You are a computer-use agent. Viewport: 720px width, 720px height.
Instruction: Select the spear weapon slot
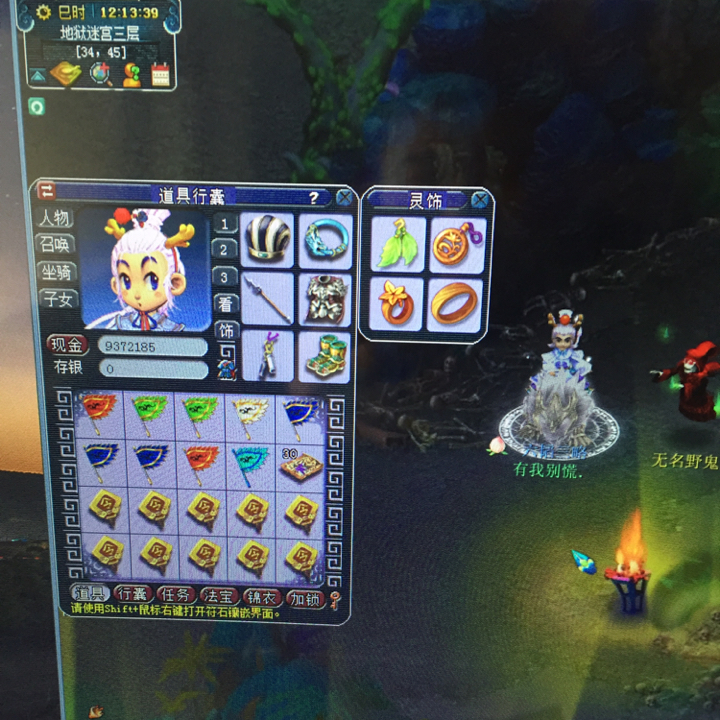(x=267, y=299)
